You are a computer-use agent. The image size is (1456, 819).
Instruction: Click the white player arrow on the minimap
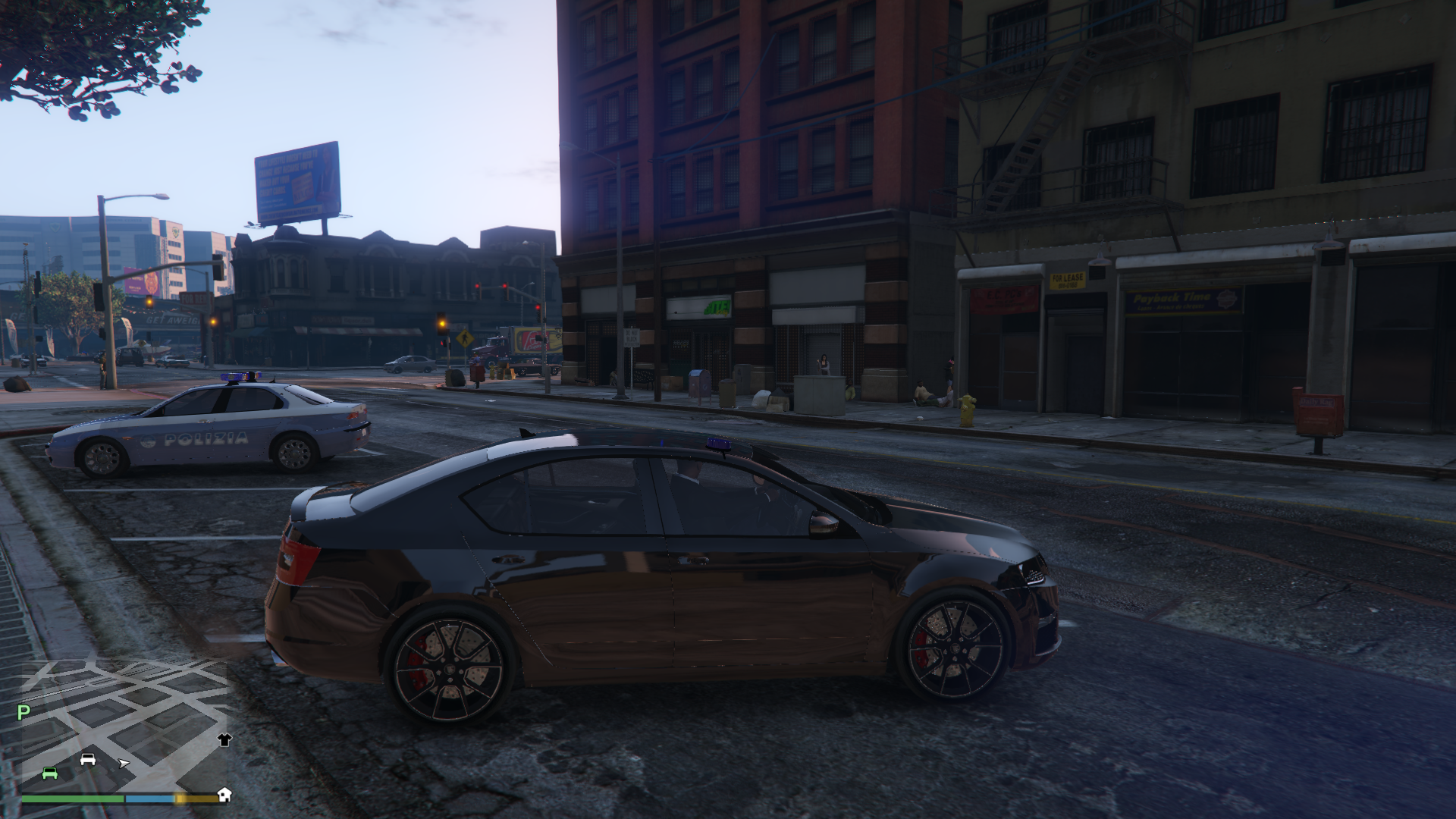pyautogui.click(x=124, y=763)
